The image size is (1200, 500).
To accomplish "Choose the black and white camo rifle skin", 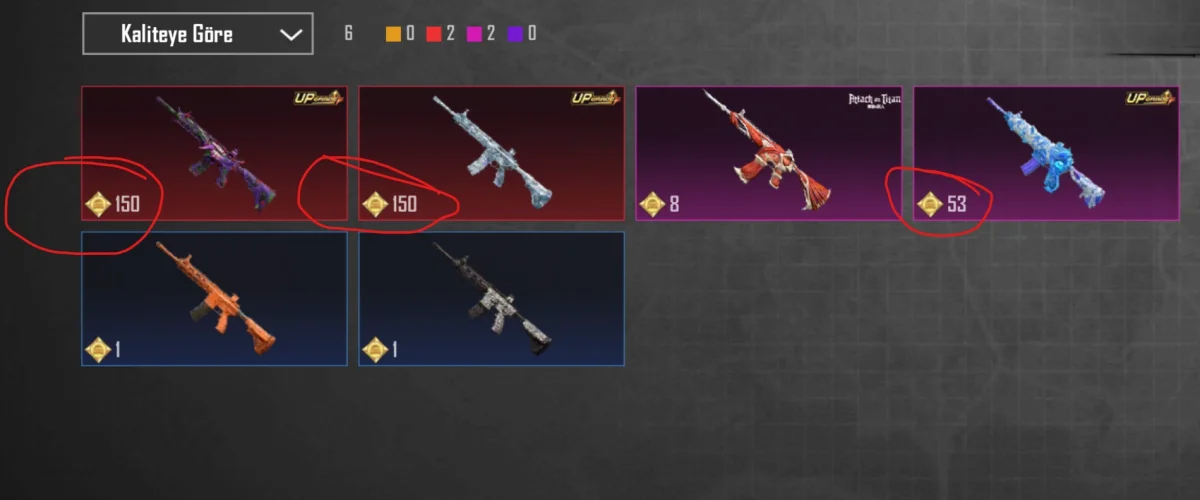I will tap(491, 298).
